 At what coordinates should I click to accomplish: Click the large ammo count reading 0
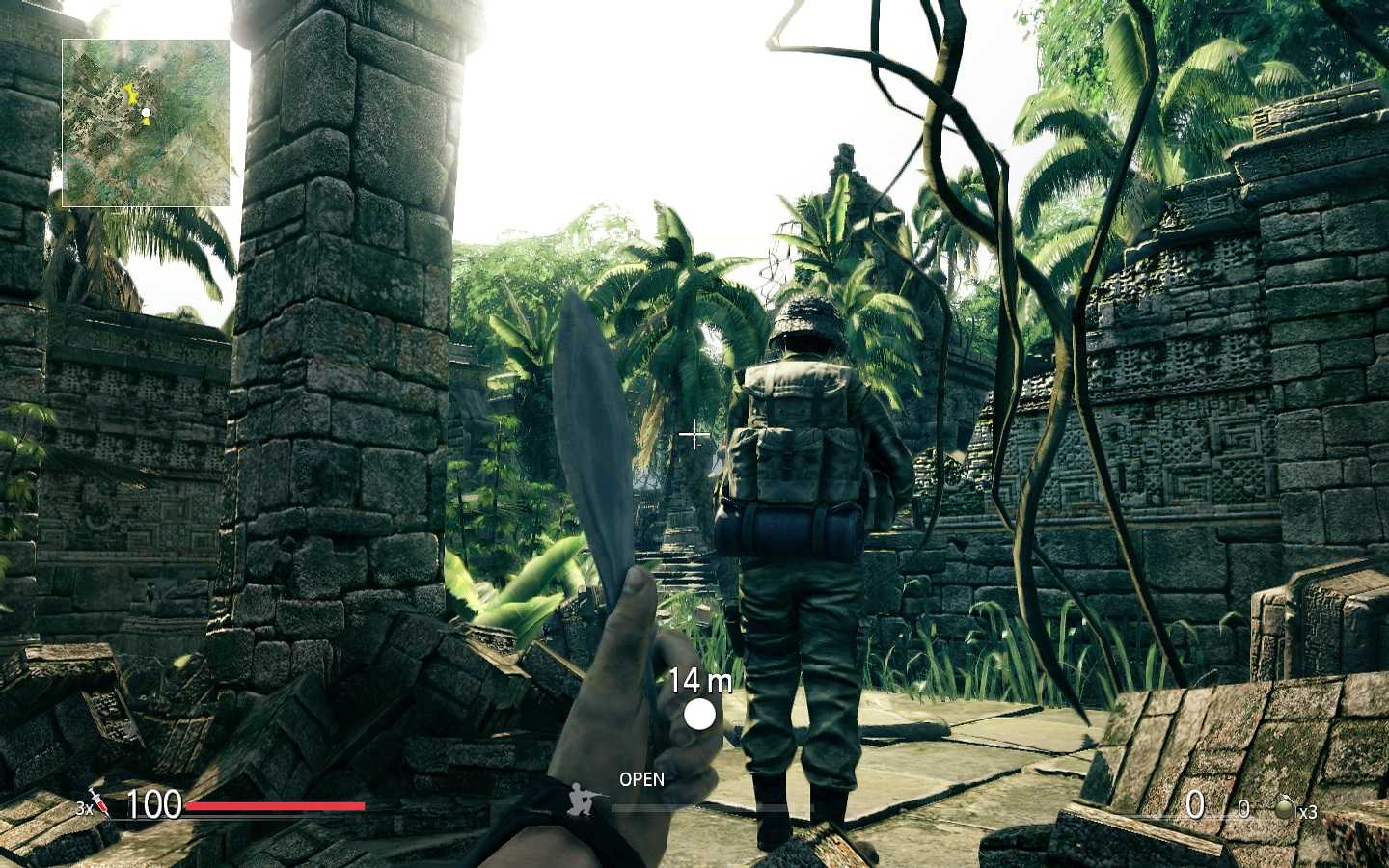(x=1198, y=806)
